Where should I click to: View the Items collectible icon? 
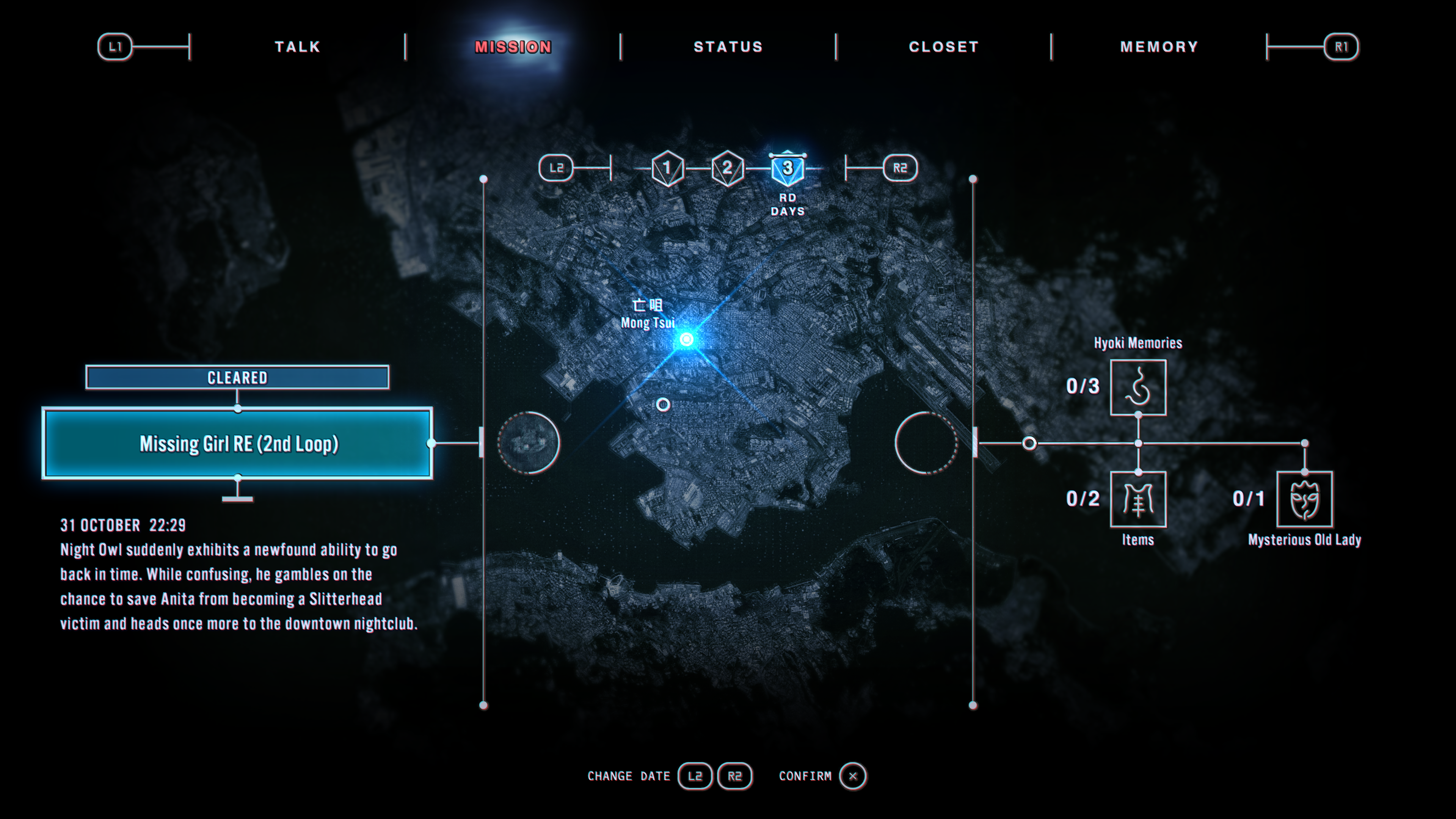(1138, 499)
